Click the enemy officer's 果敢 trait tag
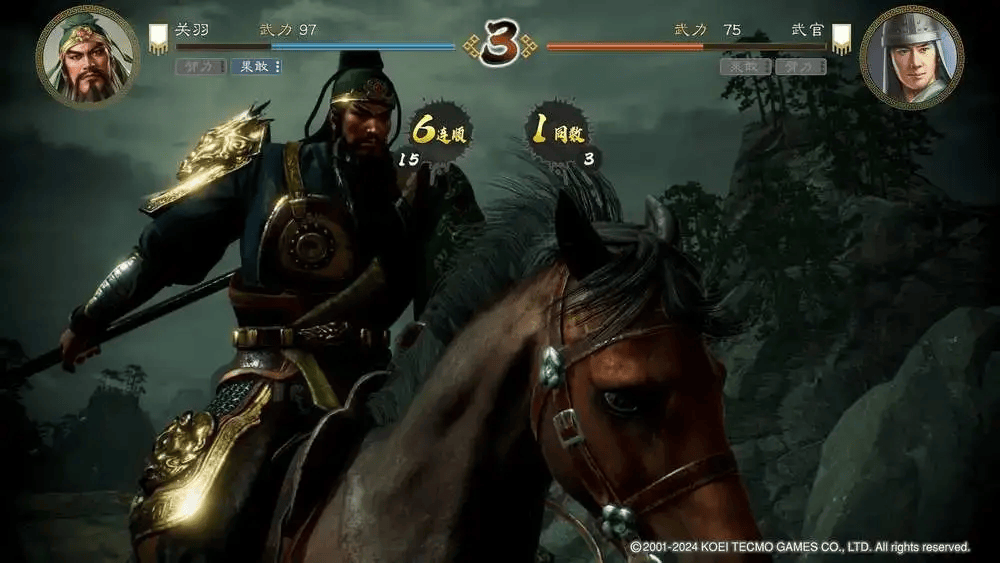 coord(746,67)
